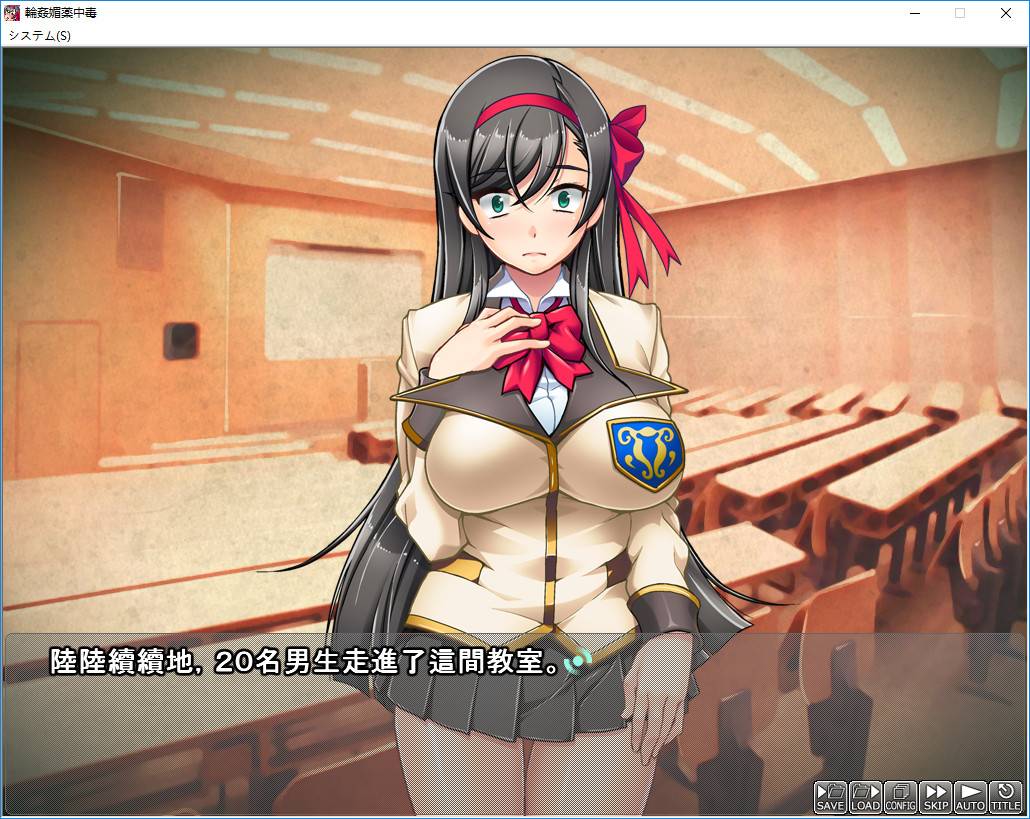This screenshot has width=1030, height=819.
Task: Turn on Auto text advance
Action: [970, 796]
